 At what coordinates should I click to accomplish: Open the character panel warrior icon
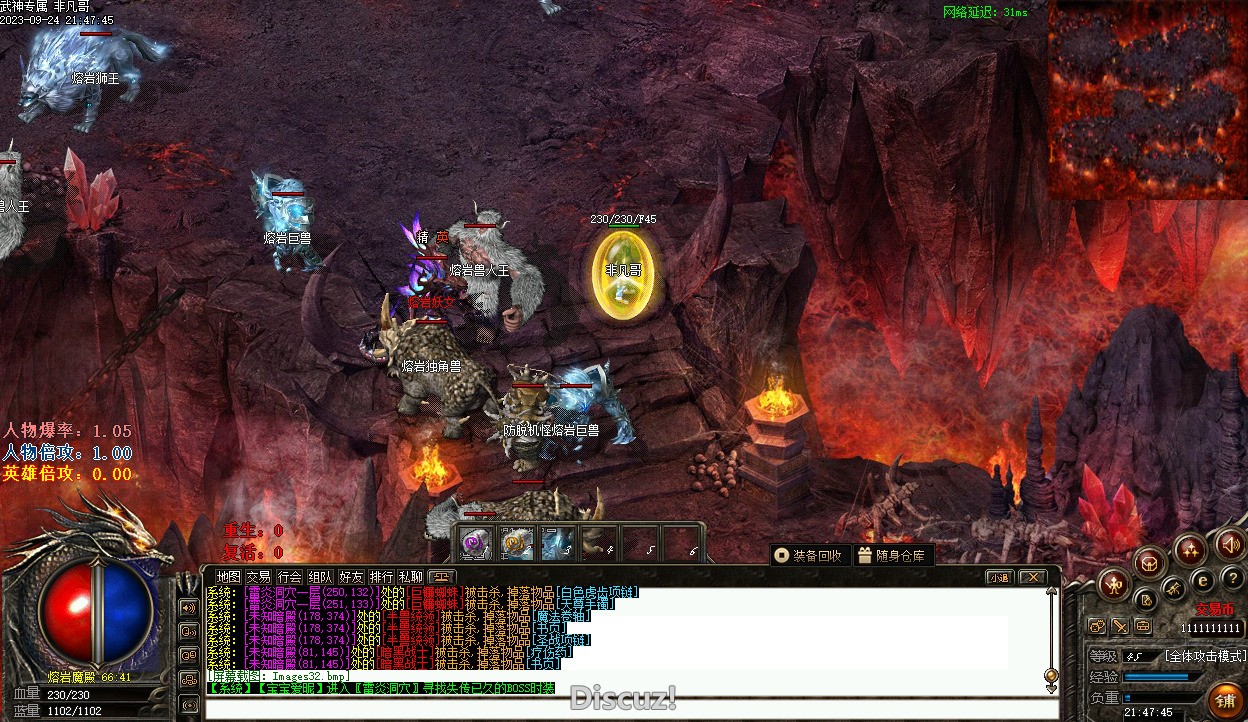pos(1114,584)
